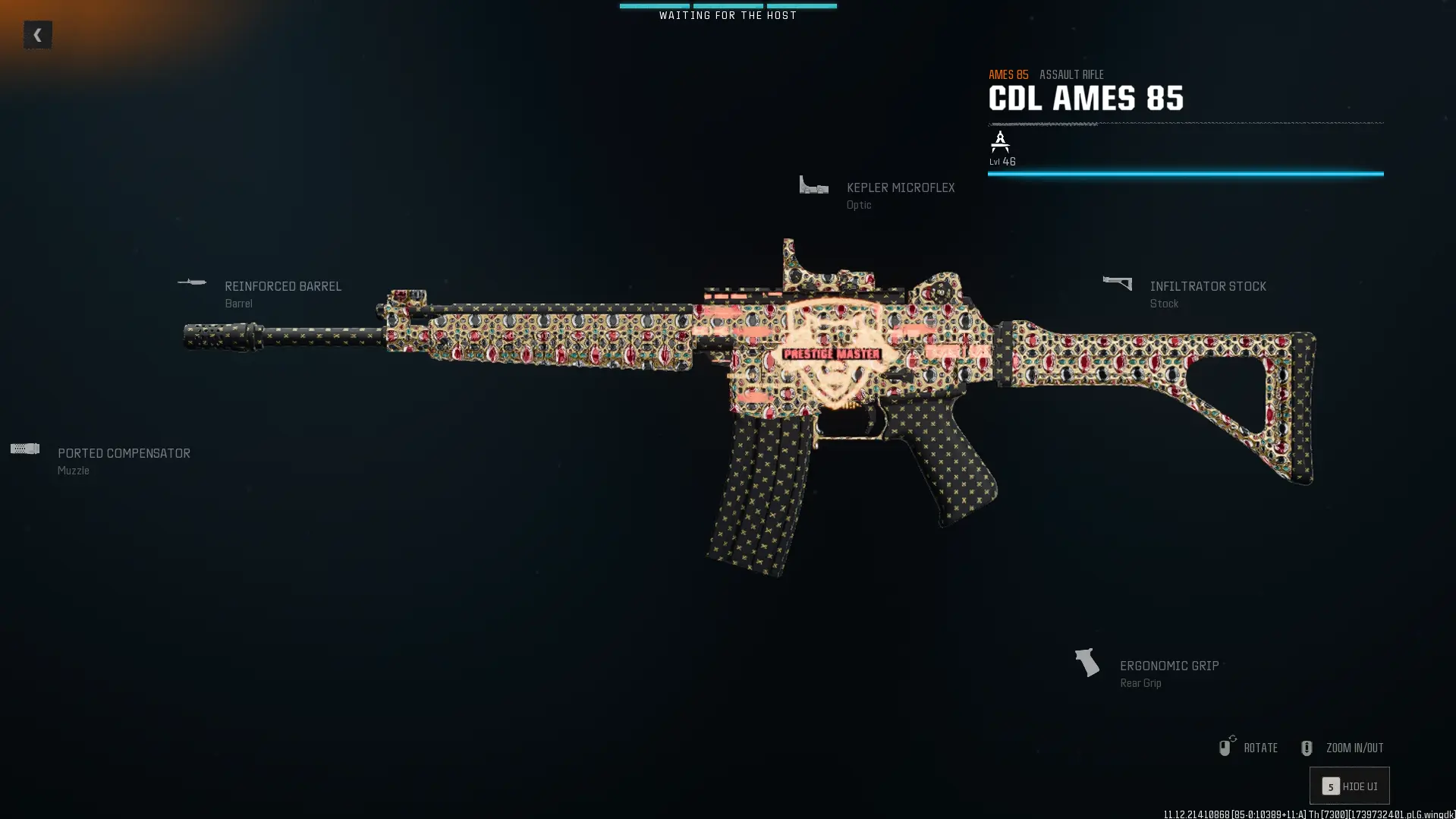Viewport: 1456px width, 819px height.
Task: Open the AMES 85 weapon label
Action: click(x=1008, y=74)
